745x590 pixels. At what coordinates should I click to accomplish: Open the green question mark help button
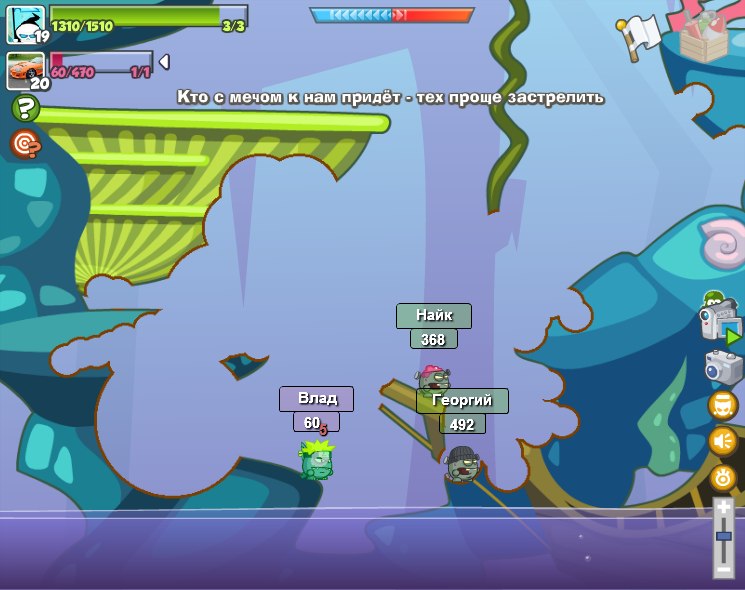(25, 108)
